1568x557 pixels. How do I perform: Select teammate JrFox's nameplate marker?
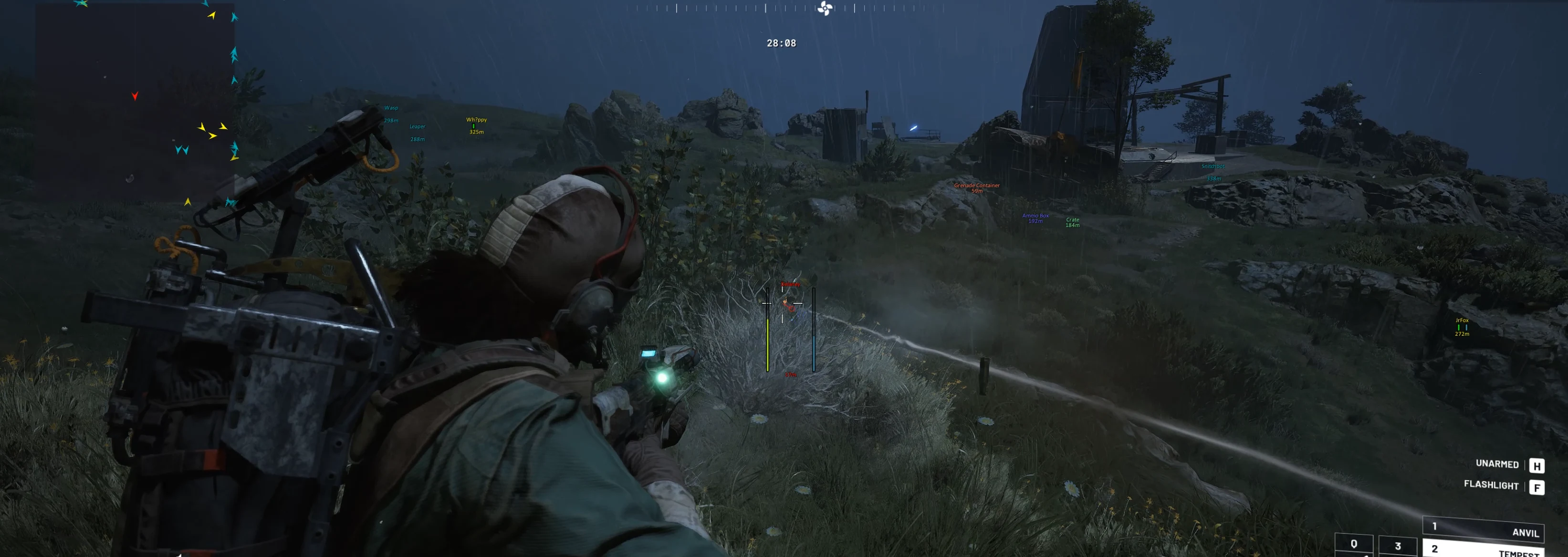pos(1462,327)
